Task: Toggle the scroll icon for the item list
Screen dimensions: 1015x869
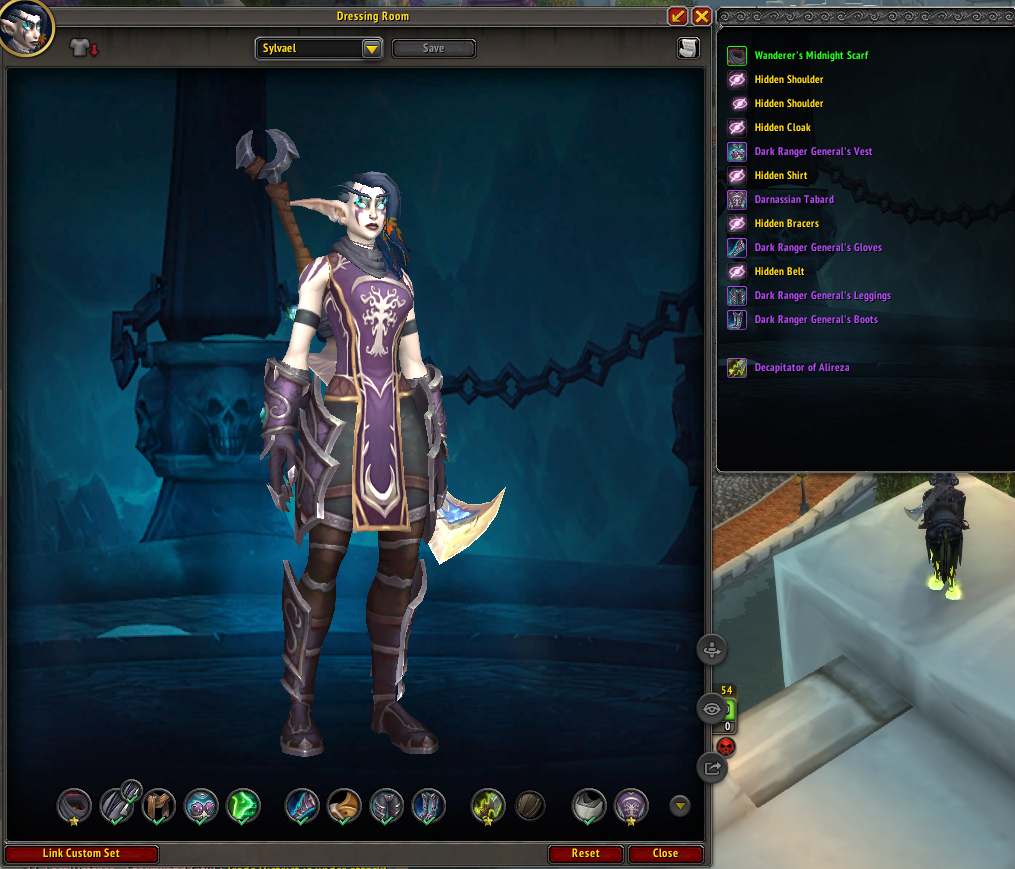Action: point(687,48)
